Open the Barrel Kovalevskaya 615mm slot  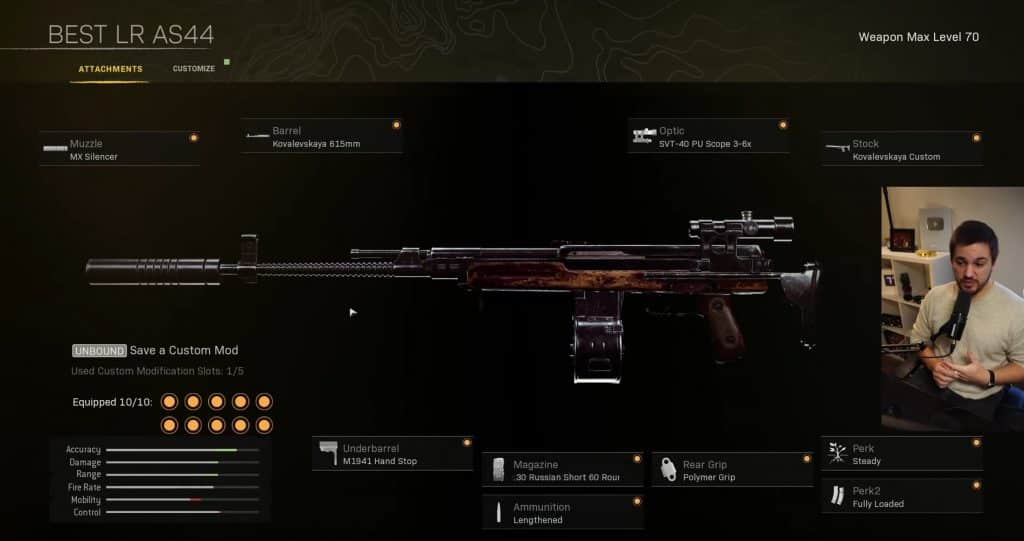(x=321, y=137)
